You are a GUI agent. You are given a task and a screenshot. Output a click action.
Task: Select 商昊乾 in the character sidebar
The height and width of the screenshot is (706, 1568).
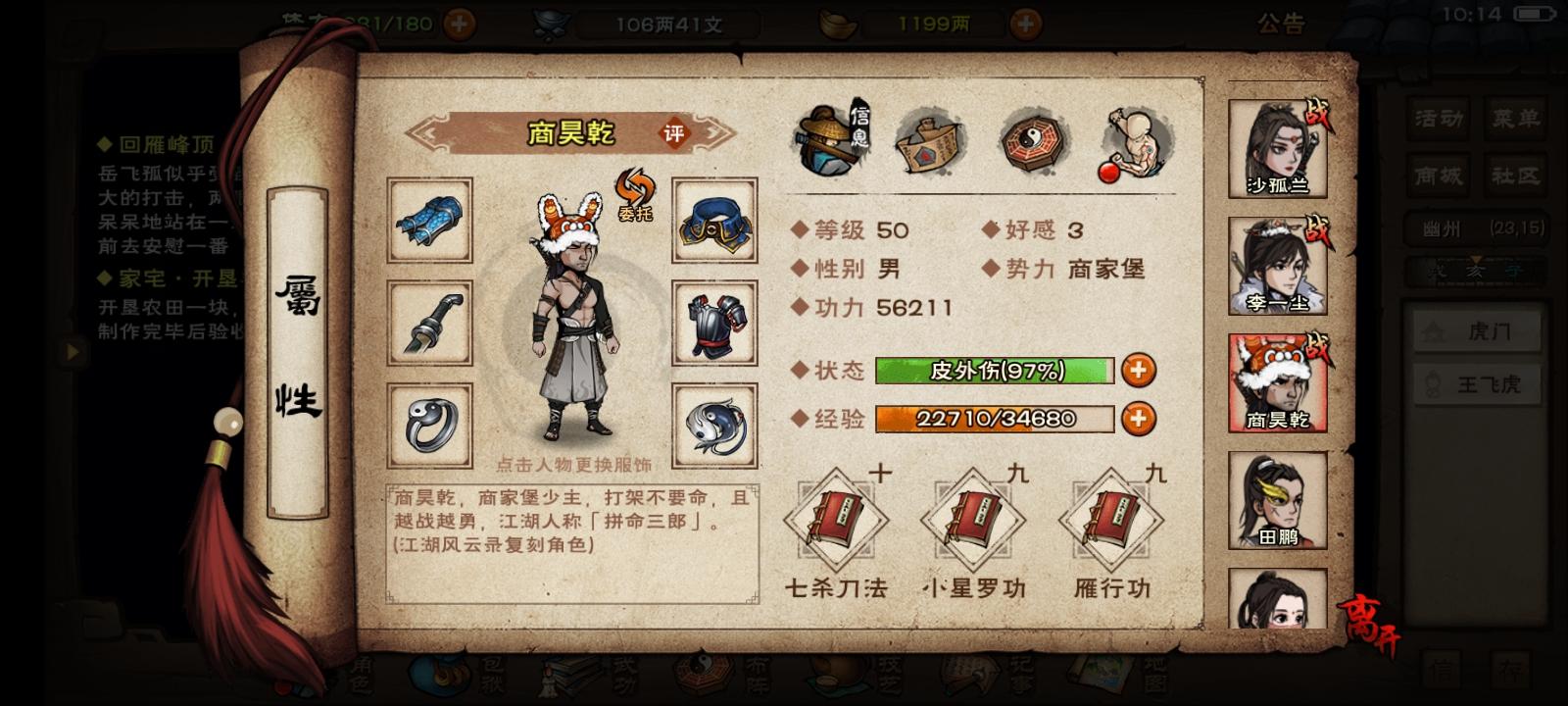click(1277, 382)
